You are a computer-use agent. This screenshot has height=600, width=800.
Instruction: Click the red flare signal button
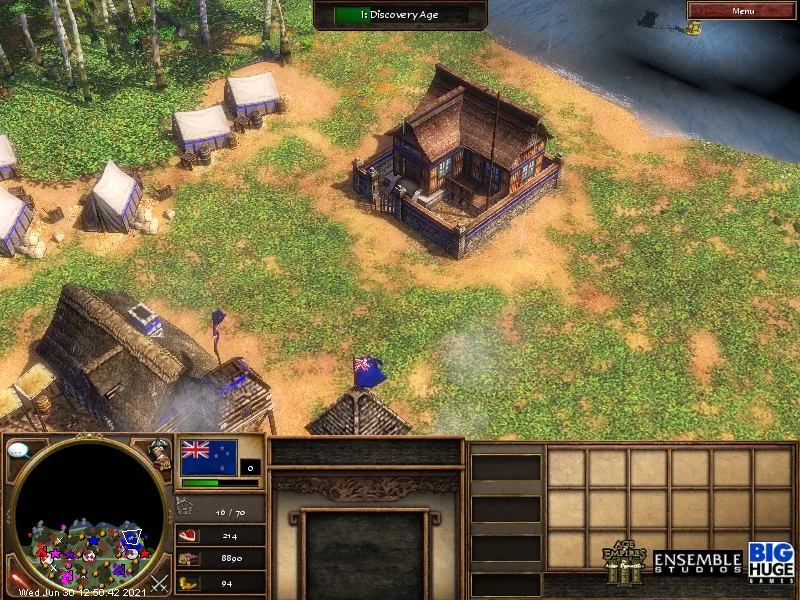tap(17, 579)
